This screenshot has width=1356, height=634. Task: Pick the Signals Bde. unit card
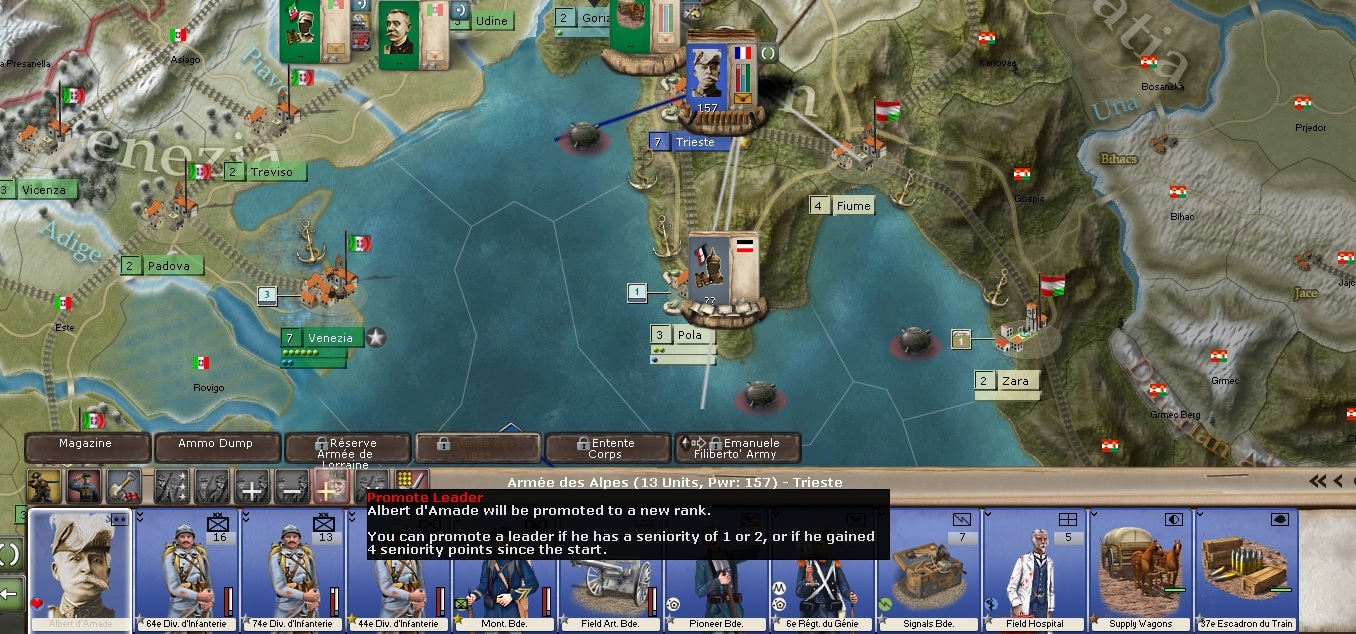click(x=928, y=569)
